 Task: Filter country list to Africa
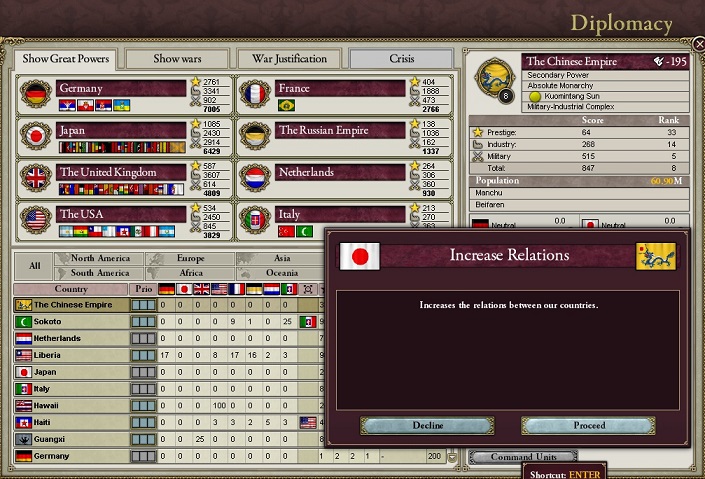[x=190, y=273]
